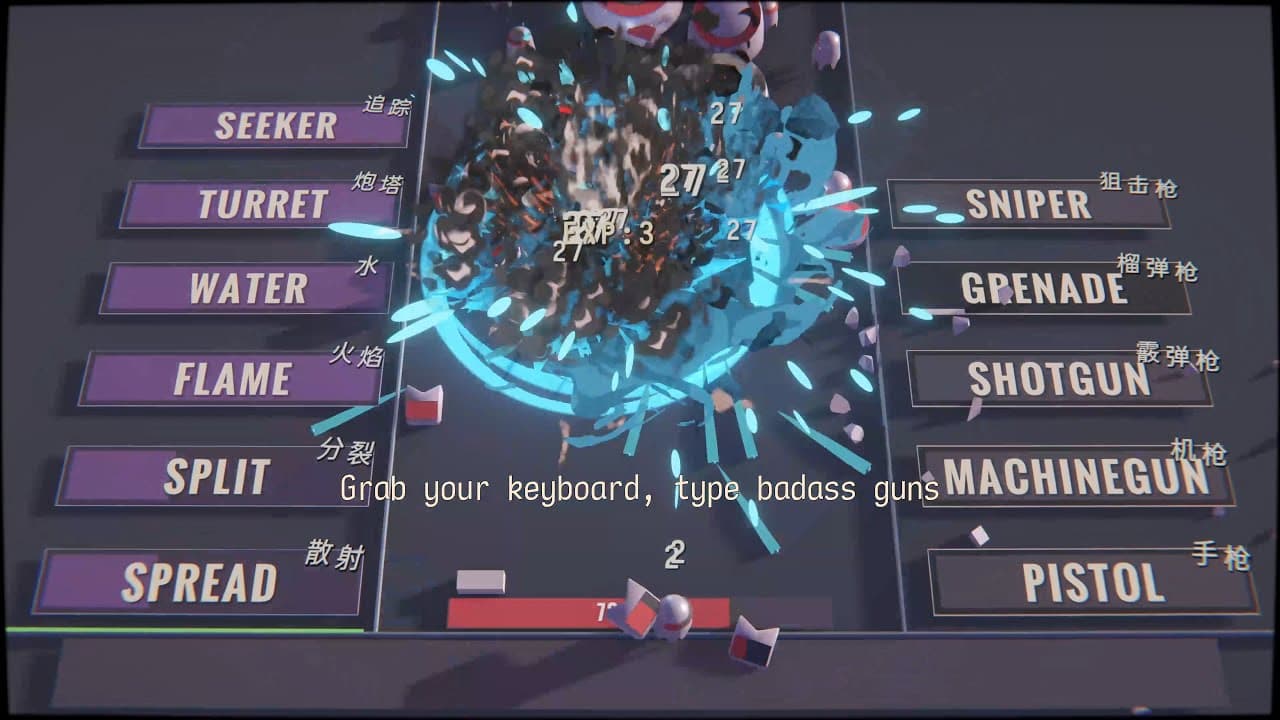The width and height of the screenshot is (1280, 720).
Task: Choose the GRENADE weapon option
Action: [1046, 289]
